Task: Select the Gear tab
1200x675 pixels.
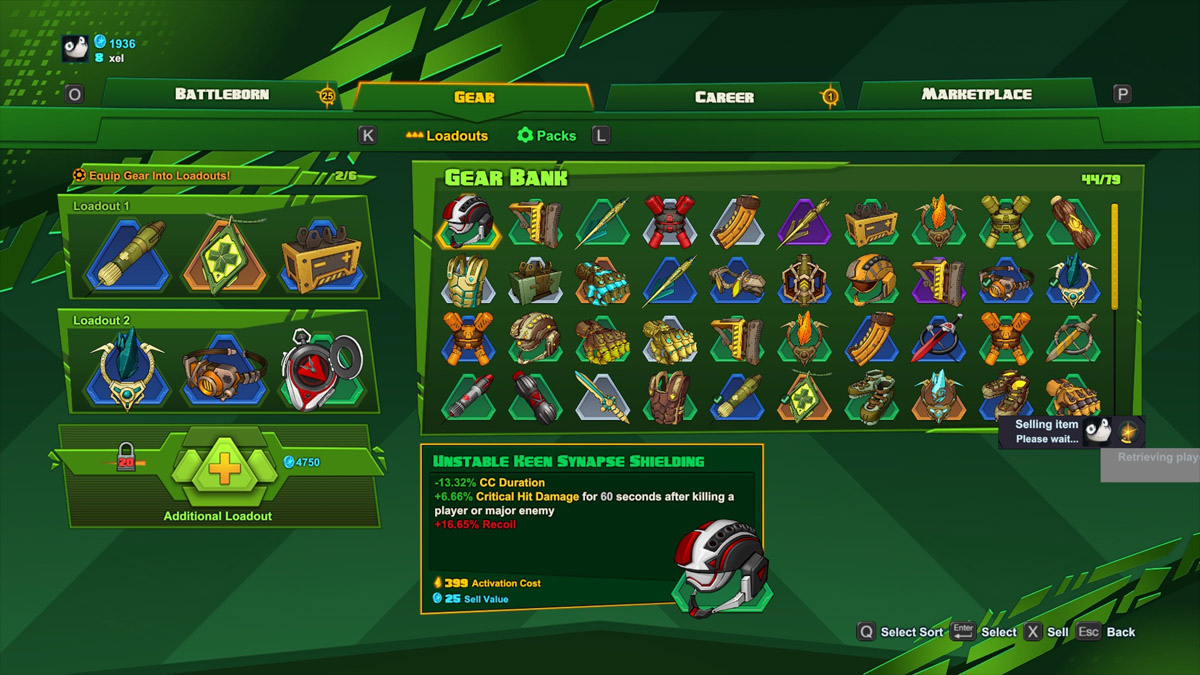Action: tap(474, 97)
